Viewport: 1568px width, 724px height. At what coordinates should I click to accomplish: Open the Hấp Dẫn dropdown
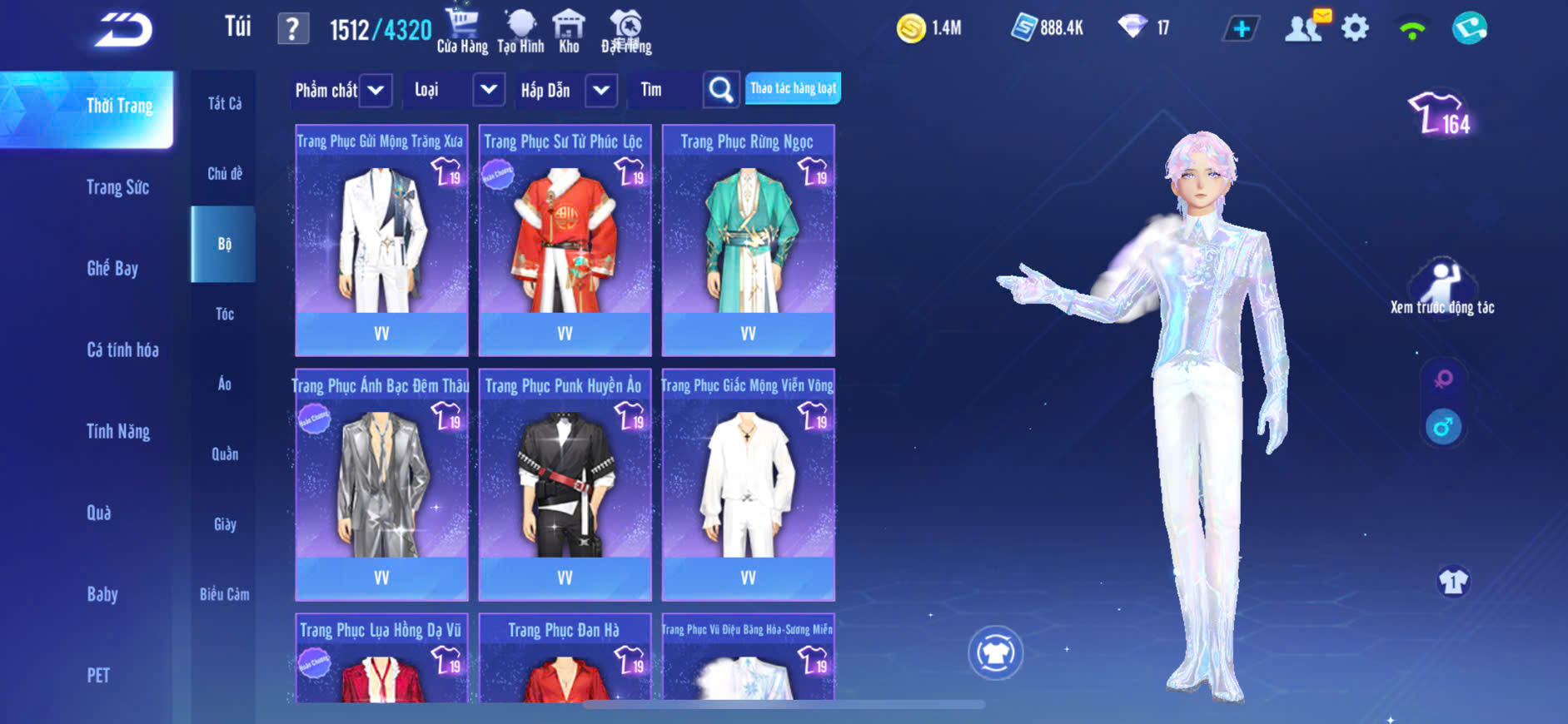601,90
